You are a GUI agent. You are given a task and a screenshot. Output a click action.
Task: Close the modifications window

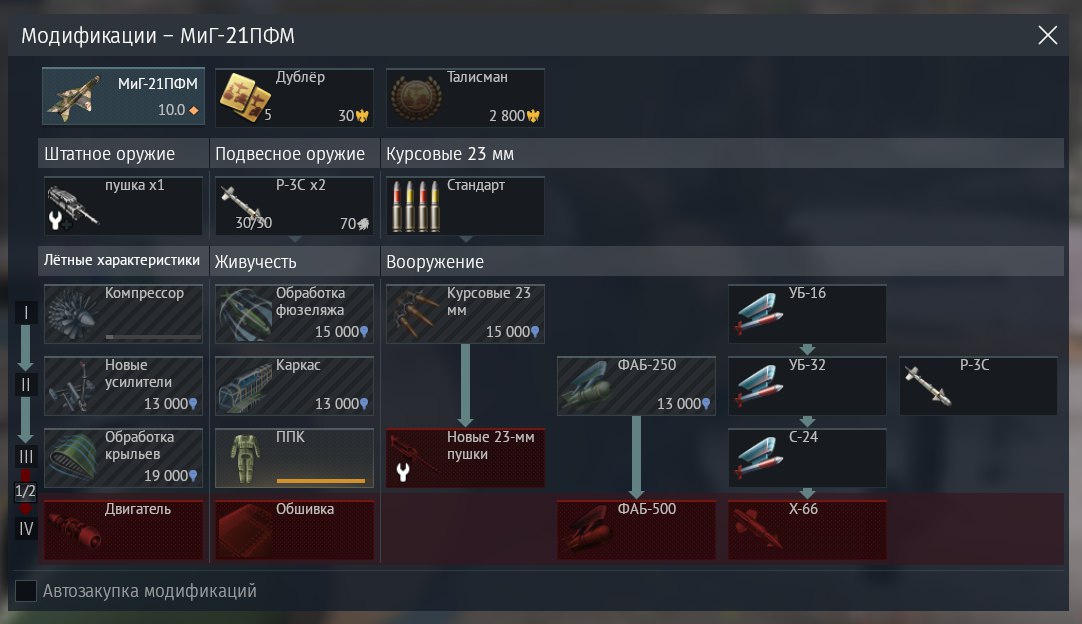click(x=1047, y=36)
